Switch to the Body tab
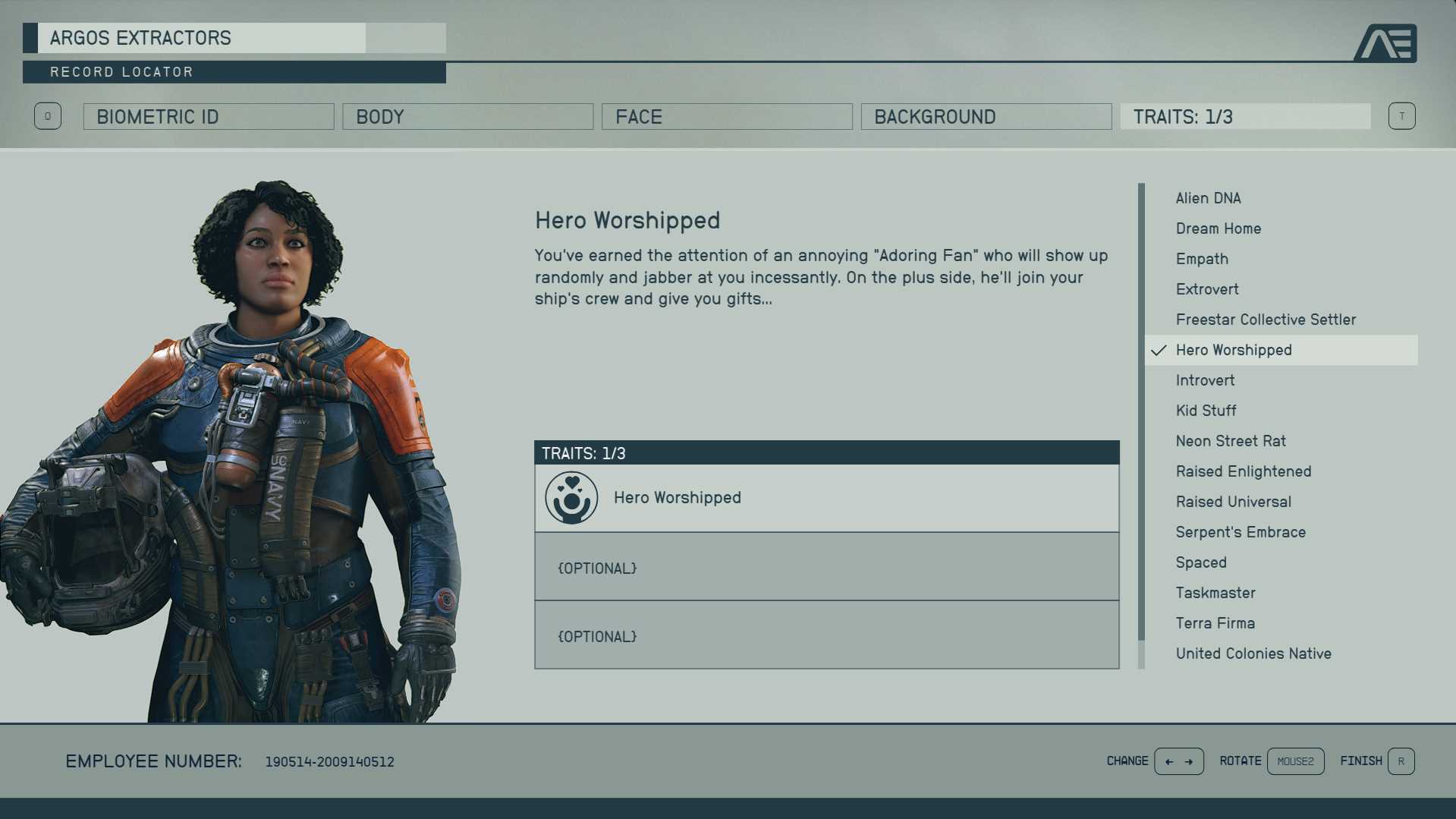This screenshot has height=819, width=1456. coord(467,117)
